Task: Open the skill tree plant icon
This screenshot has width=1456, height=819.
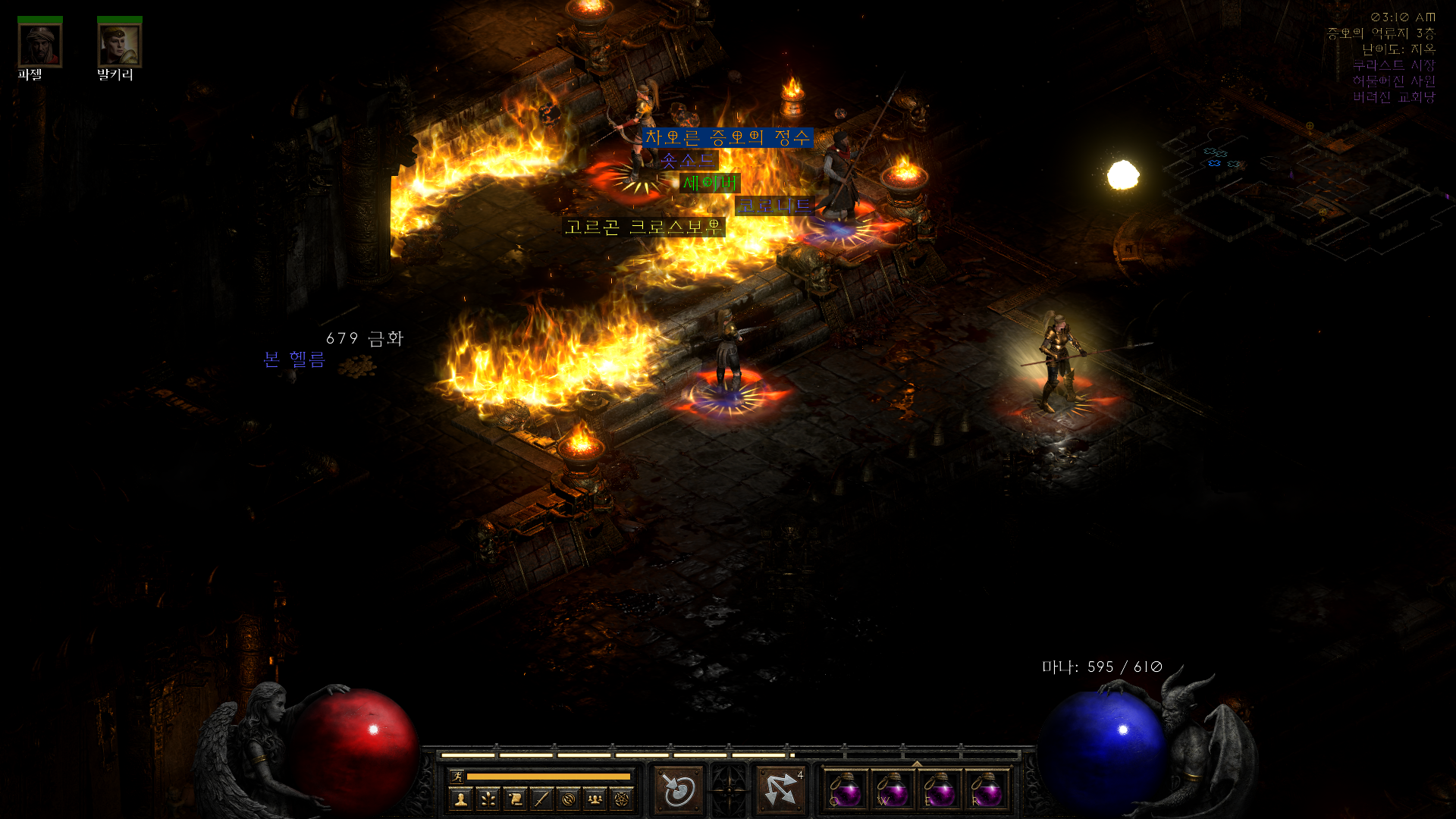Action: 488,799
